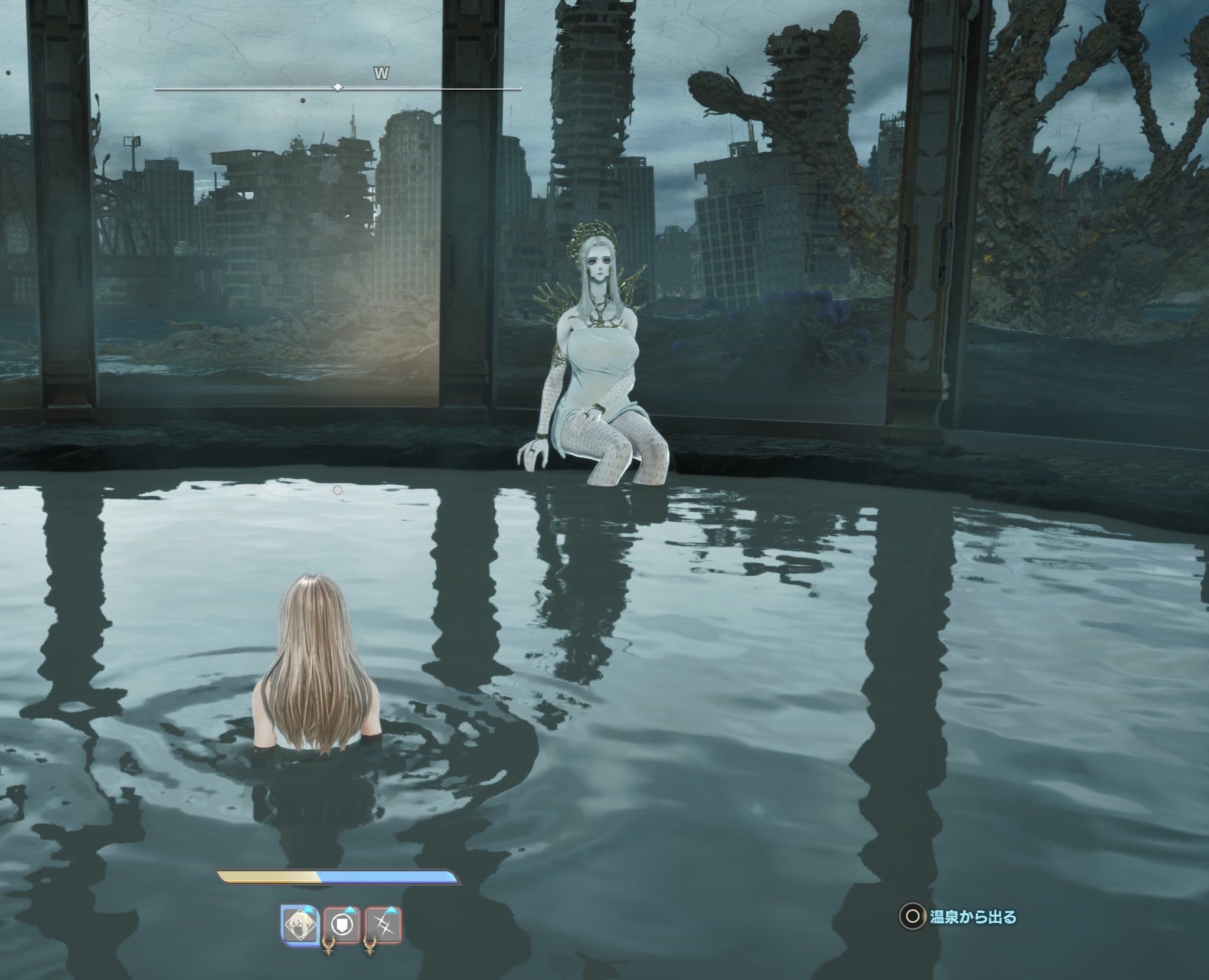Activate the shield-in-circle buff icon
Viewport: 1209px width, 980px height.
pos(342,925)
